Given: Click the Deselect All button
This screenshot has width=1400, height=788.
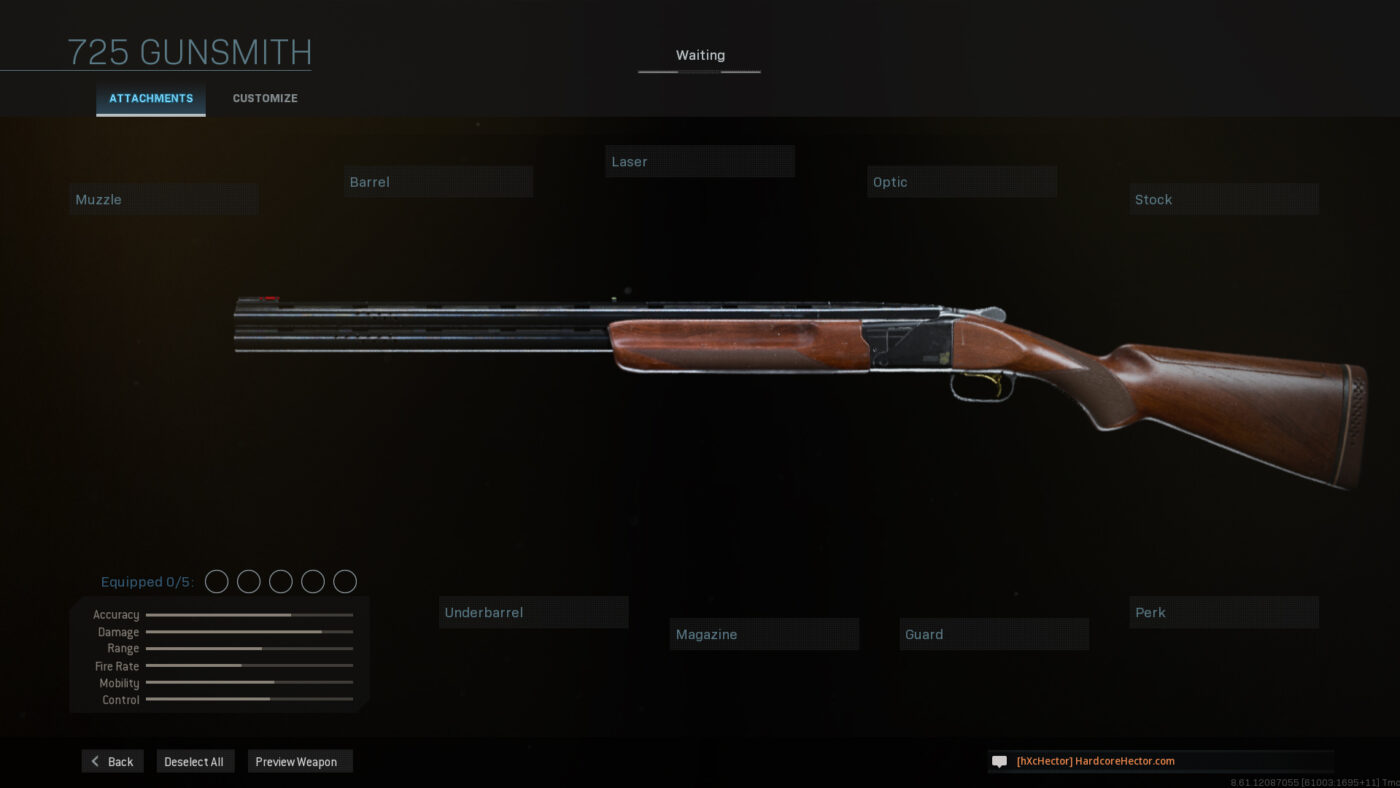Looking at the screenshot, I should (195, 762).
